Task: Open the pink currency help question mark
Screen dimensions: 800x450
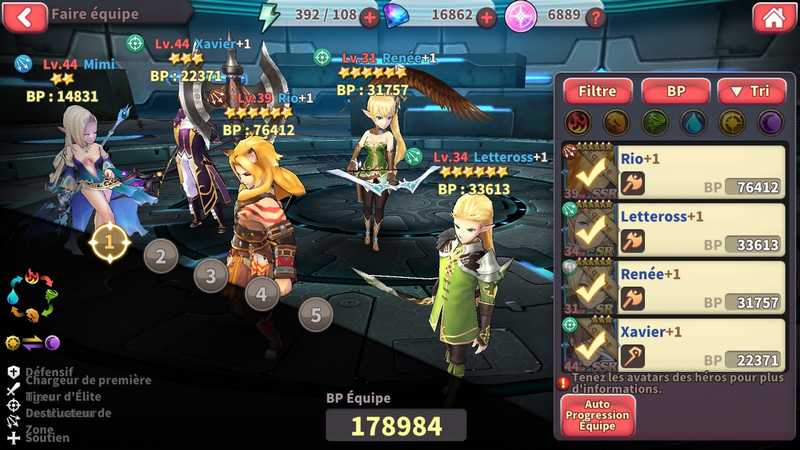Action: point(595,17)
